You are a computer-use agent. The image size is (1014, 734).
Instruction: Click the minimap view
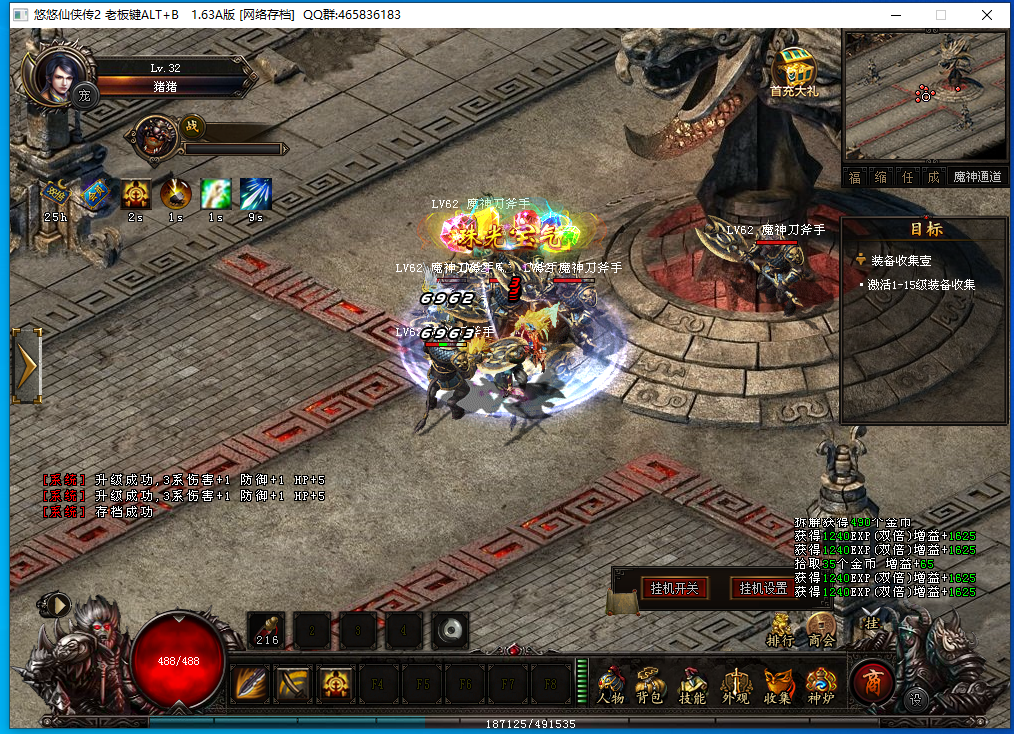924,95
